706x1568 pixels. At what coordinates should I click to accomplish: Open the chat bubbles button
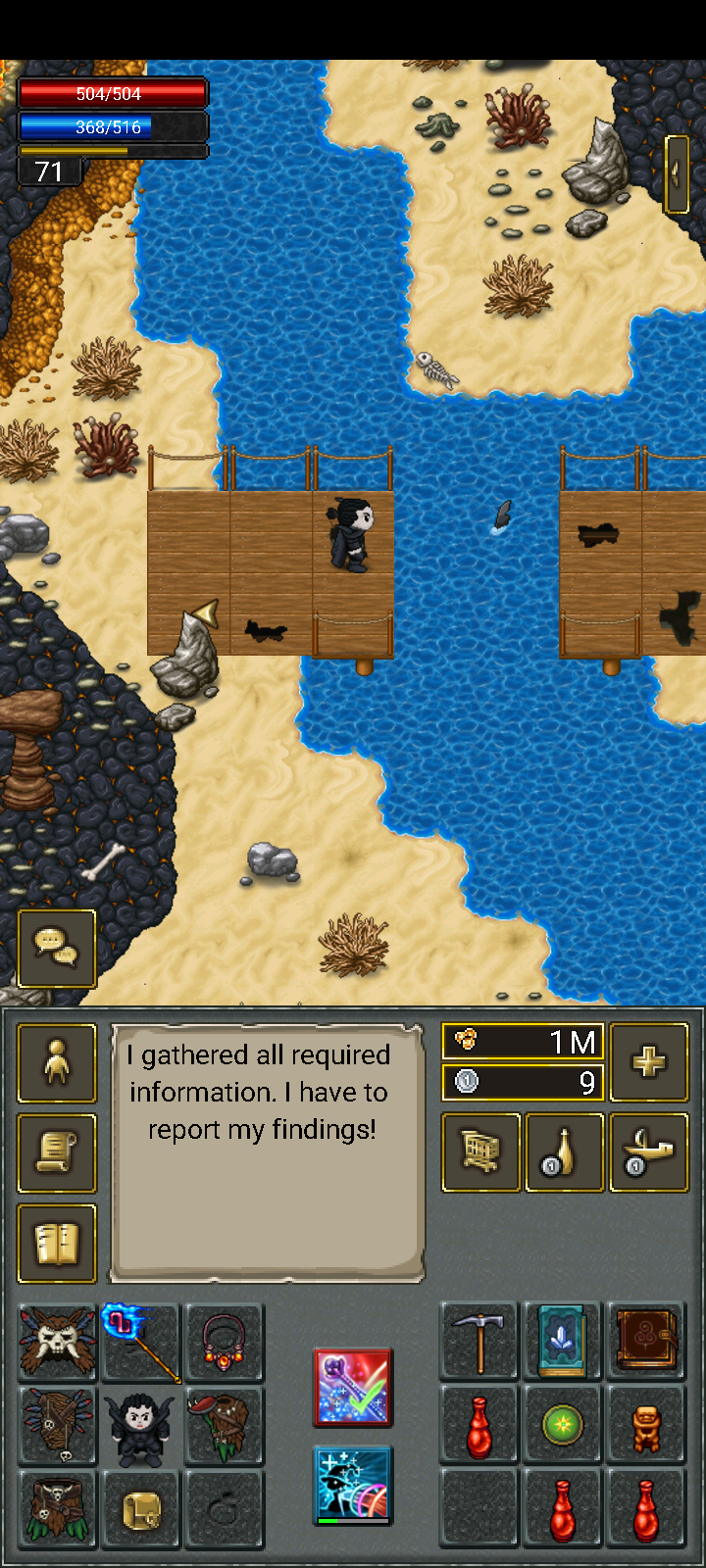(x=57, y=948)
